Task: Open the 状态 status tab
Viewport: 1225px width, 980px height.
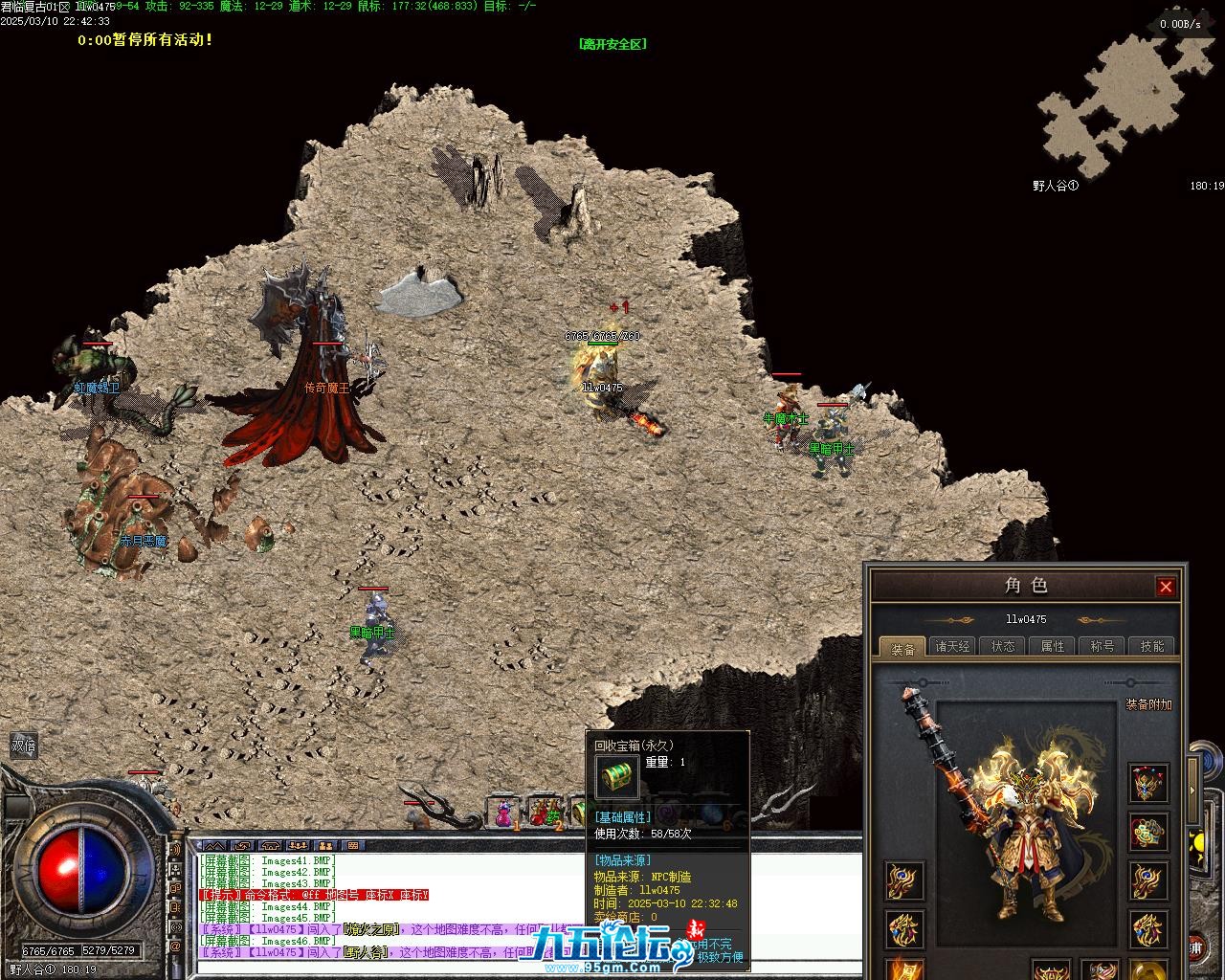Action: pos(1003,647)
